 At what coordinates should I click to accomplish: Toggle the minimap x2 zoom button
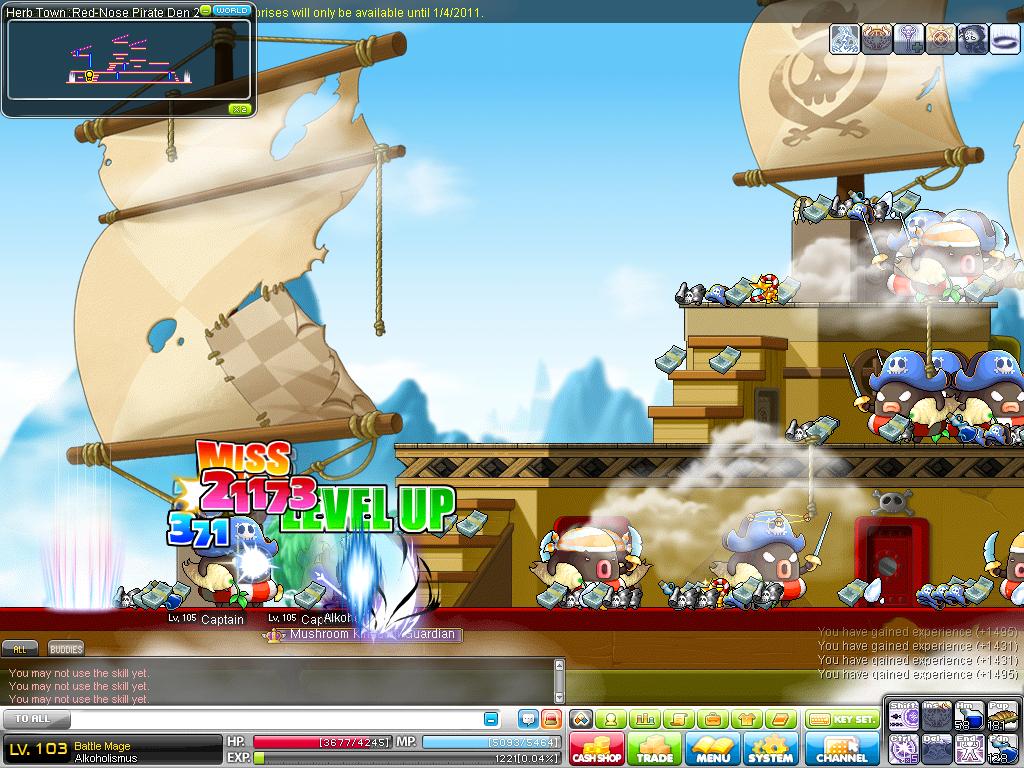pyautogui.click(x=239, y=109)
